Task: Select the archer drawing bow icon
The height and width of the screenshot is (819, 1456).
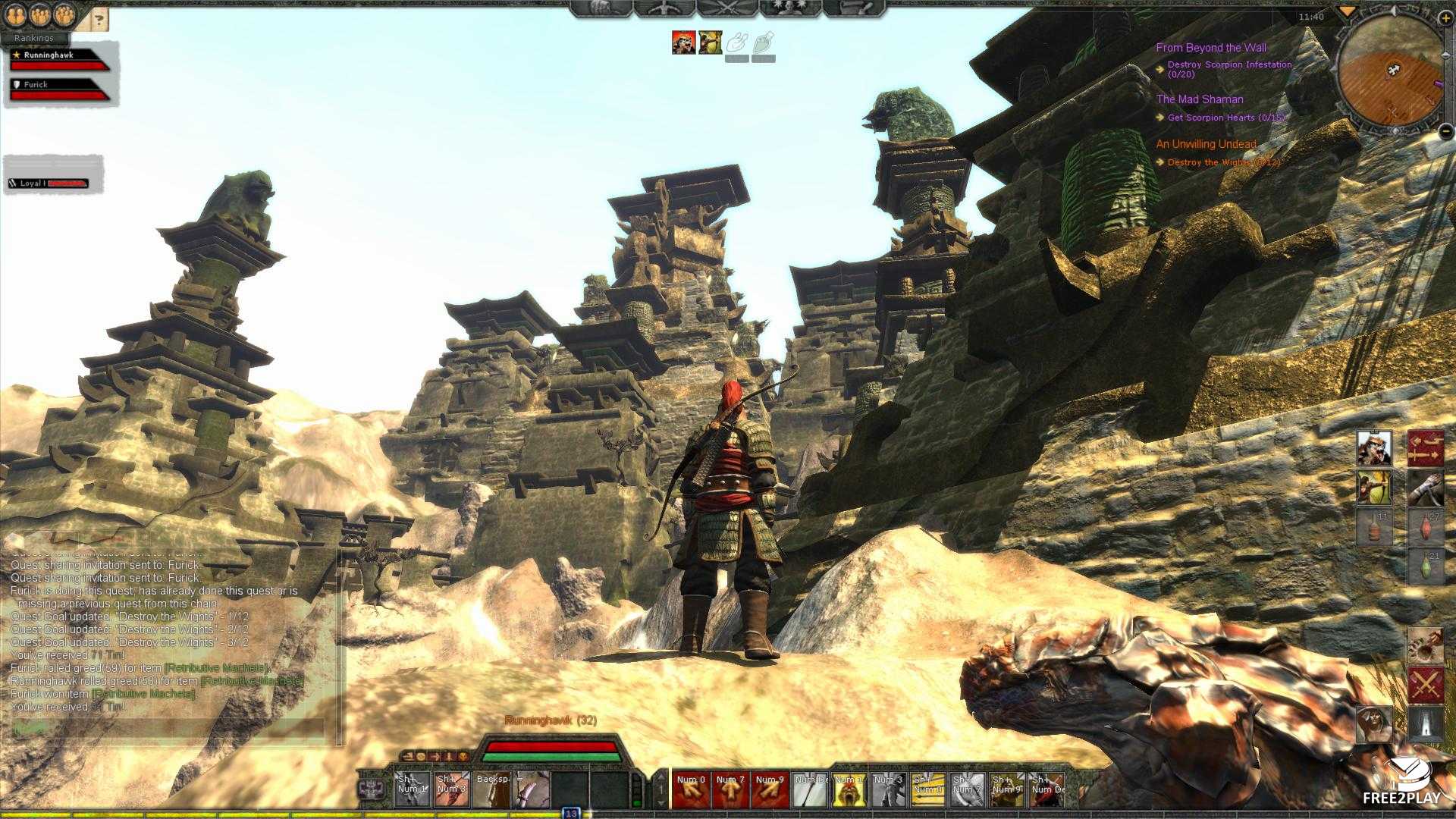Action: click(x=1374, y=488)
